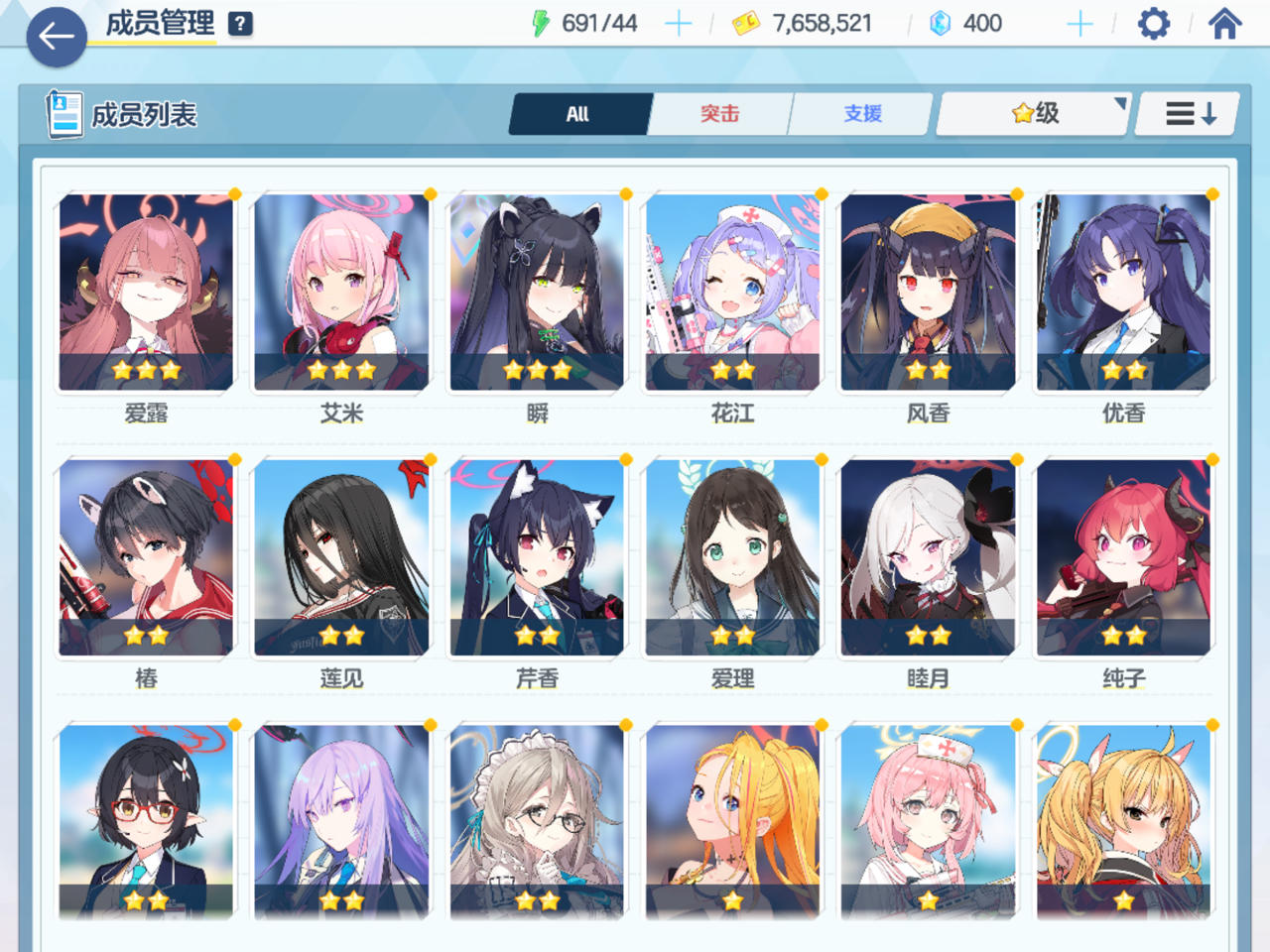Click the lightning AP icon showing 691/44
Screen dimensions: 1270x952
[x=542, y=22]
